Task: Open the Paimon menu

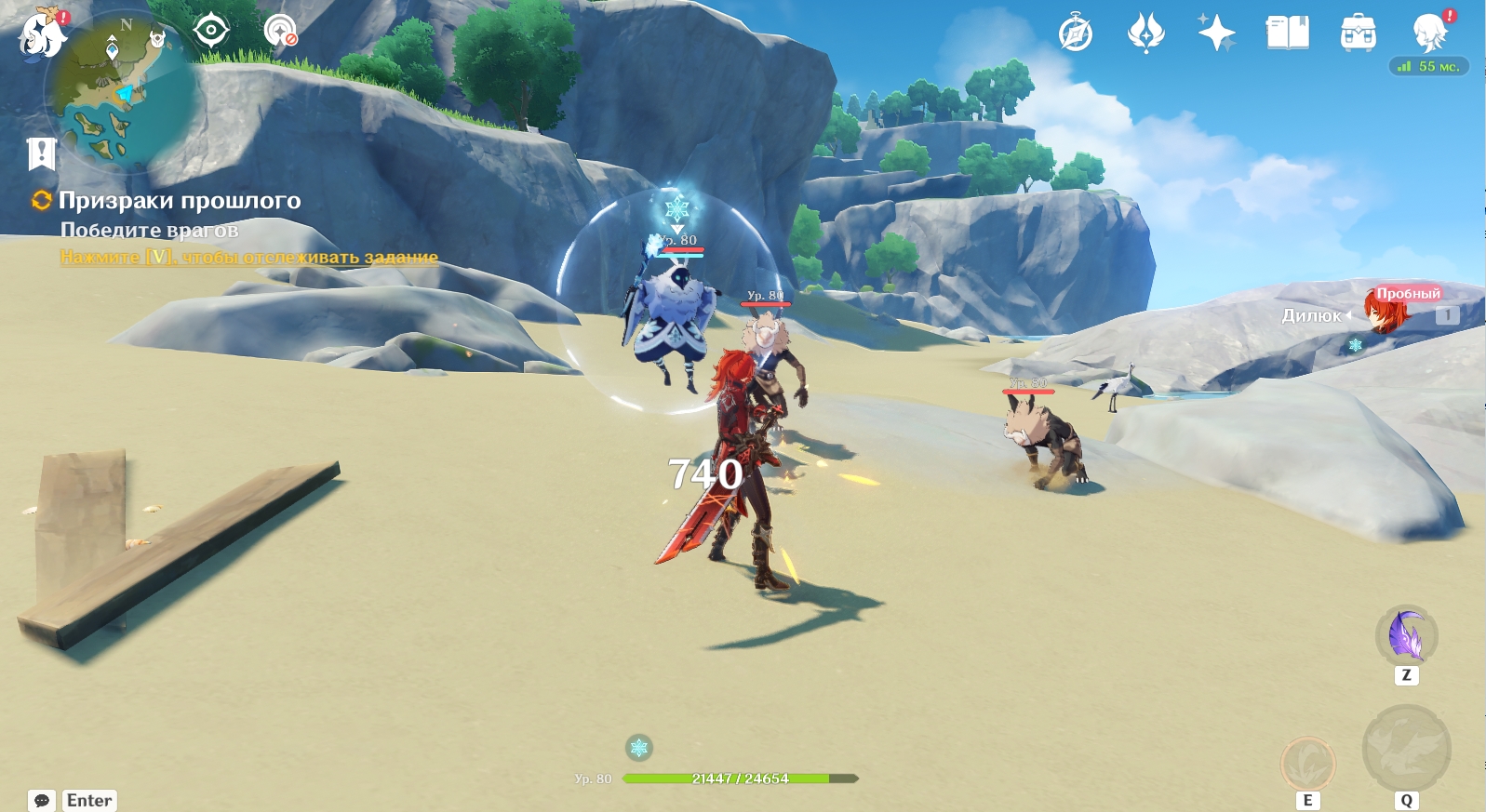Action: 42,35
